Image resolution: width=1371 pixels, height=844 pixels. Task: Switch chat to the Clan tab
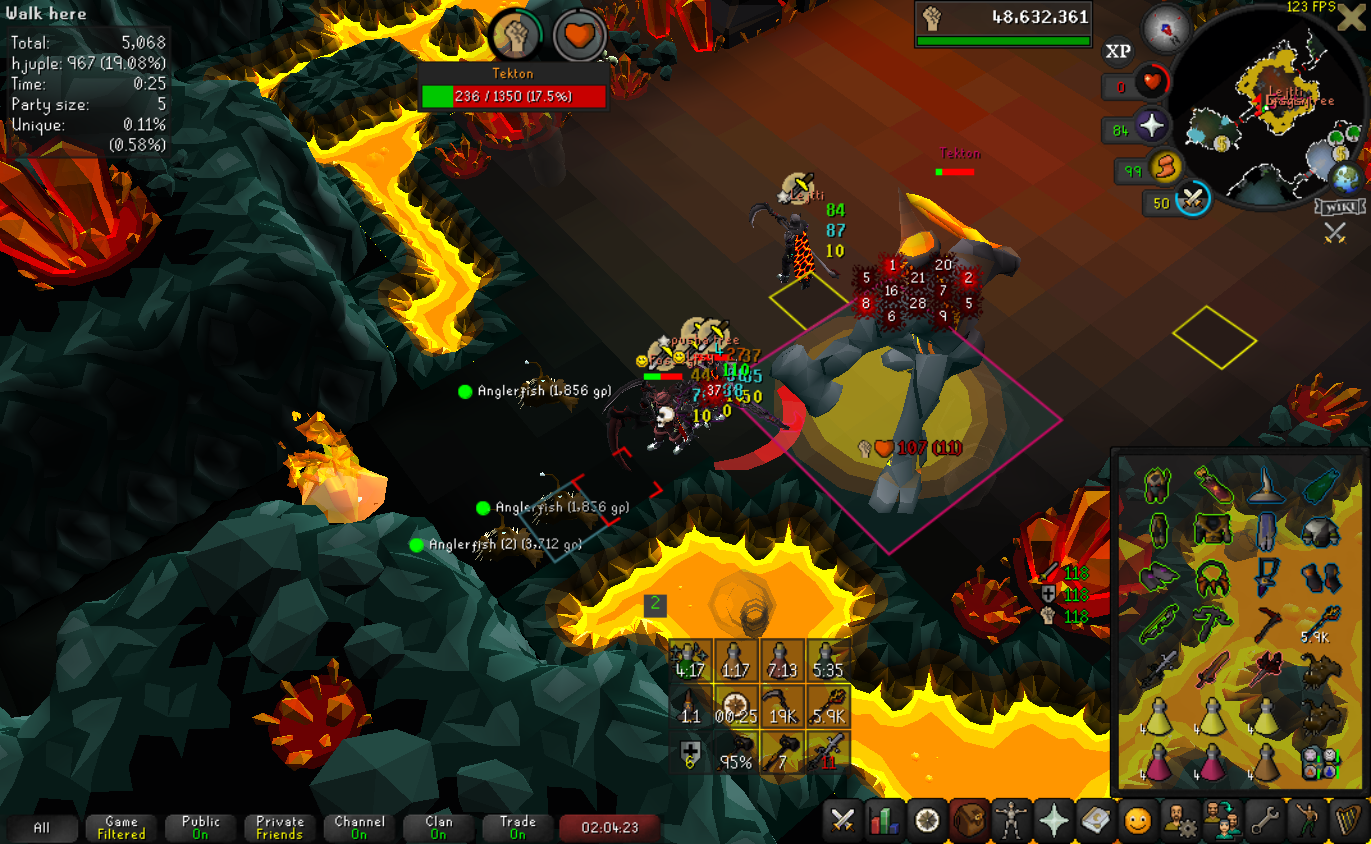pyautogui.click(x=439, y=827)
